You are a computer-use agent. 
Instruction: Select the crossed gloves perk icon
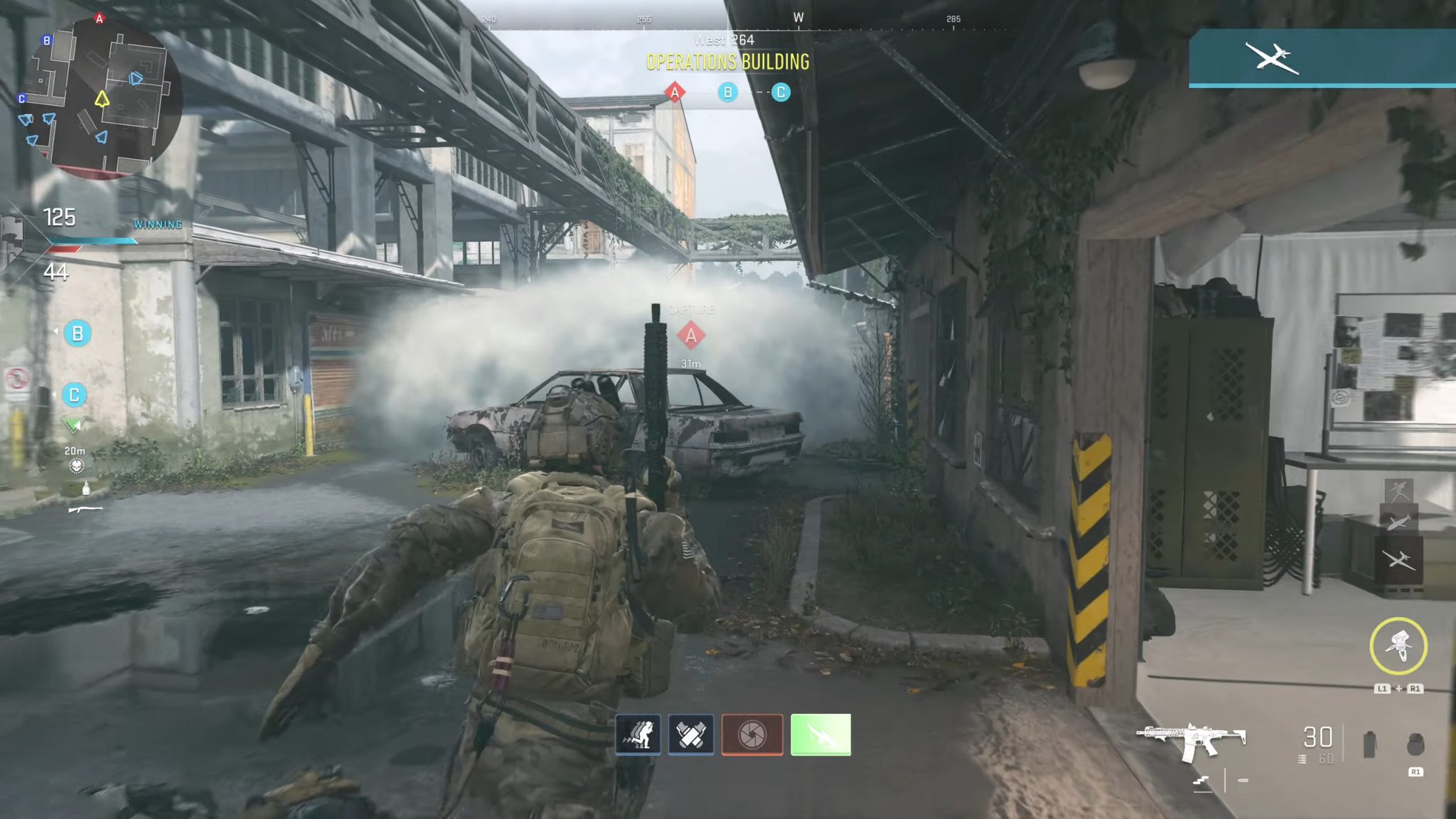coord(691,734)
